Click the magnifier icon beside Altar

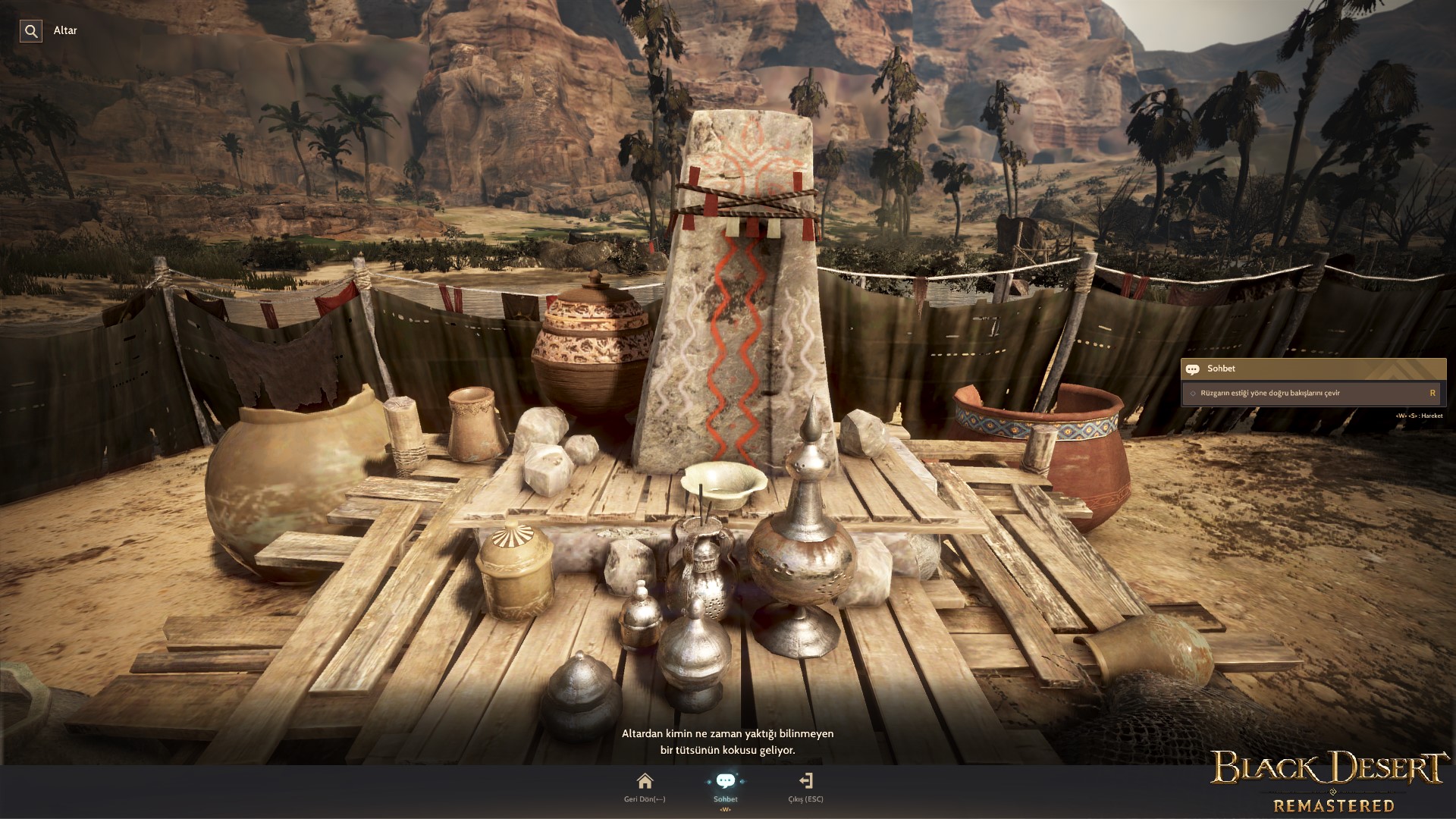coord(31,31)
